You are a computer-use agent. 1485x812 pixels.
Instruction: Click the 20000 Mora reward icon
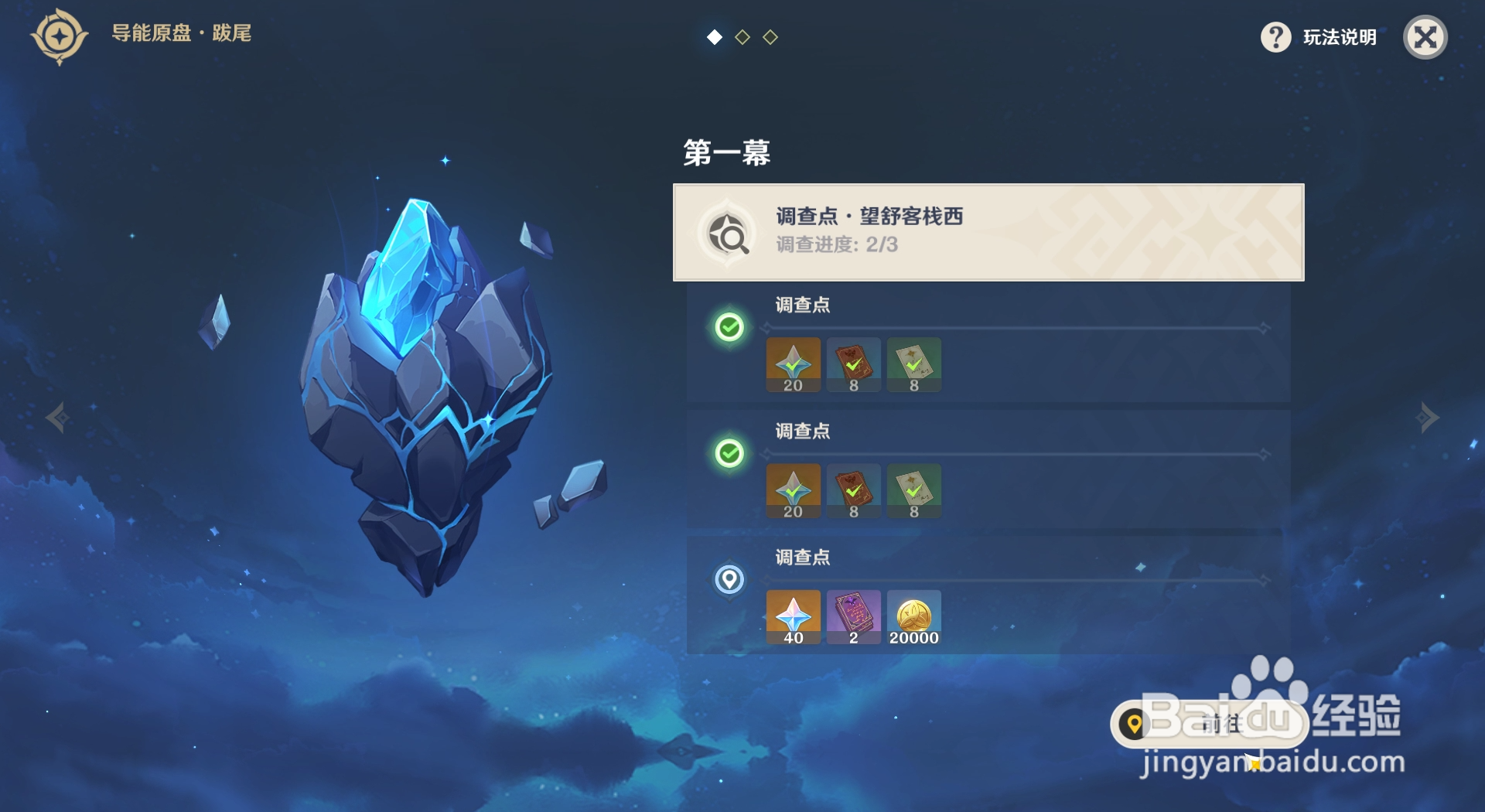(914, 617)
